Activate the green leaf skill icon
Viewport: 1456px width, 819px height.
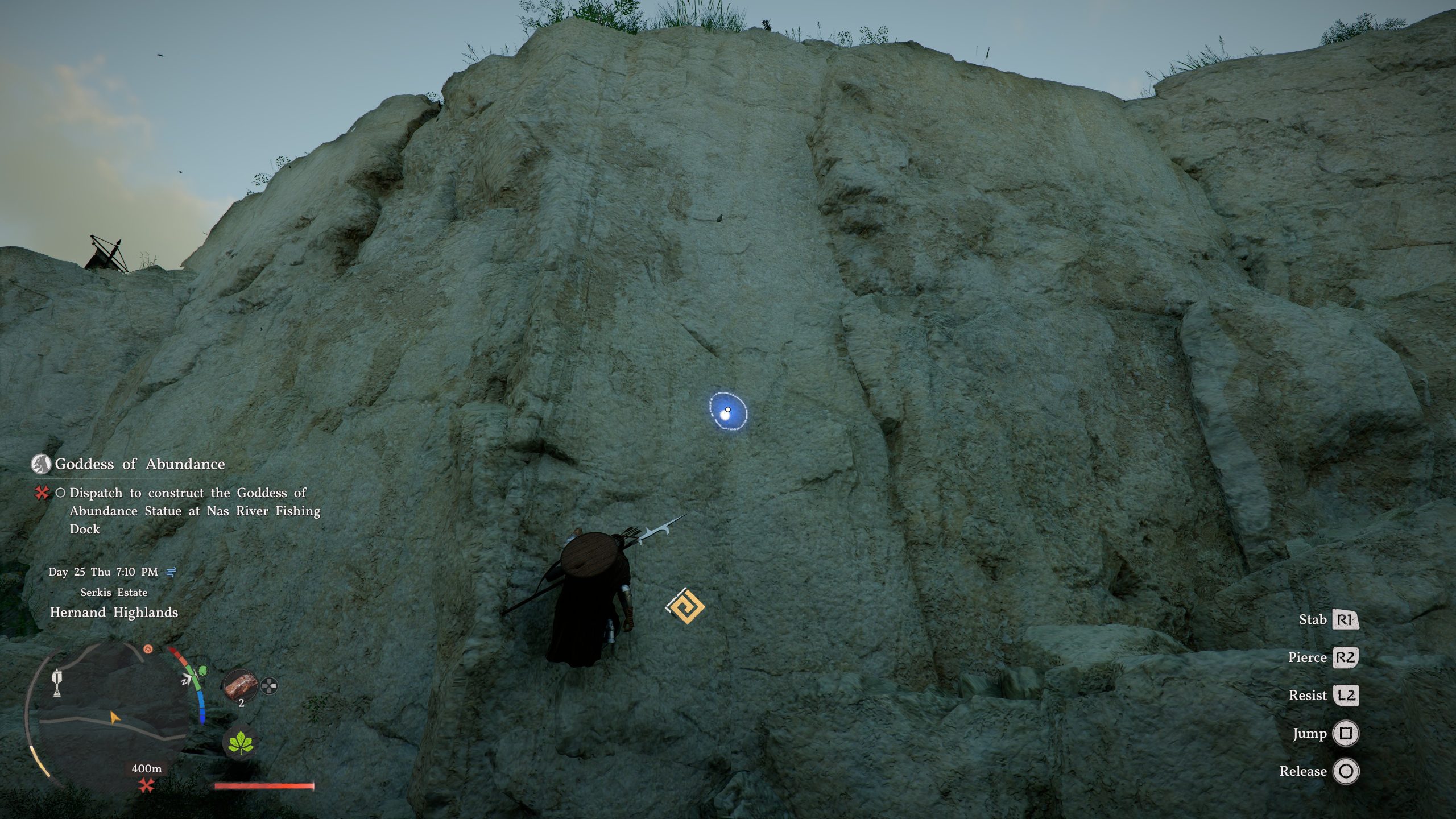coord(241,743)
